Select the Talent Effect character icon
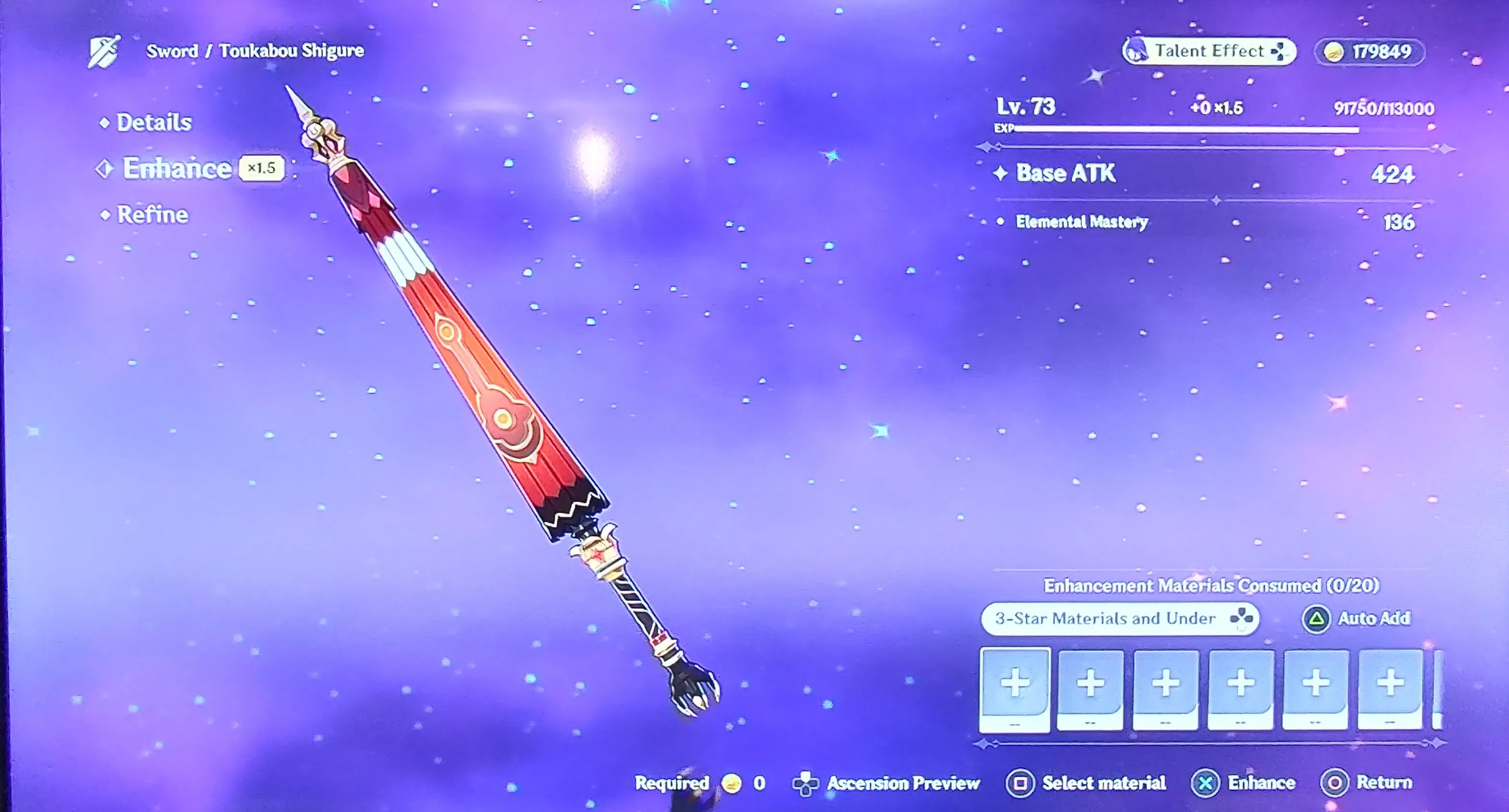This screenshot has height=812, width=1509. (1136, 51)
